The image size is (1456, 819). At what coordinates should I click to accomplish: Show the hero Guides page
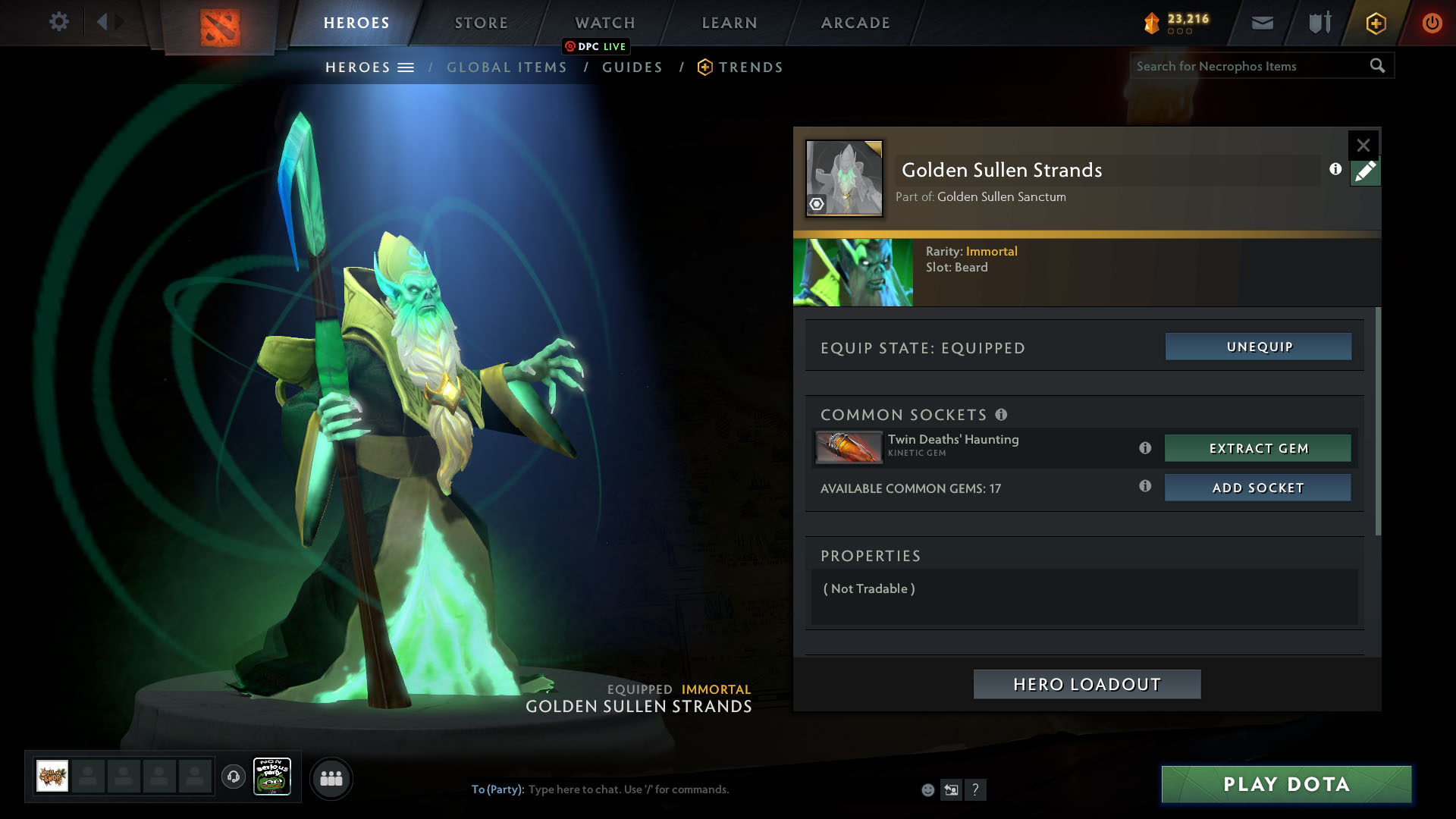point(632,67)
